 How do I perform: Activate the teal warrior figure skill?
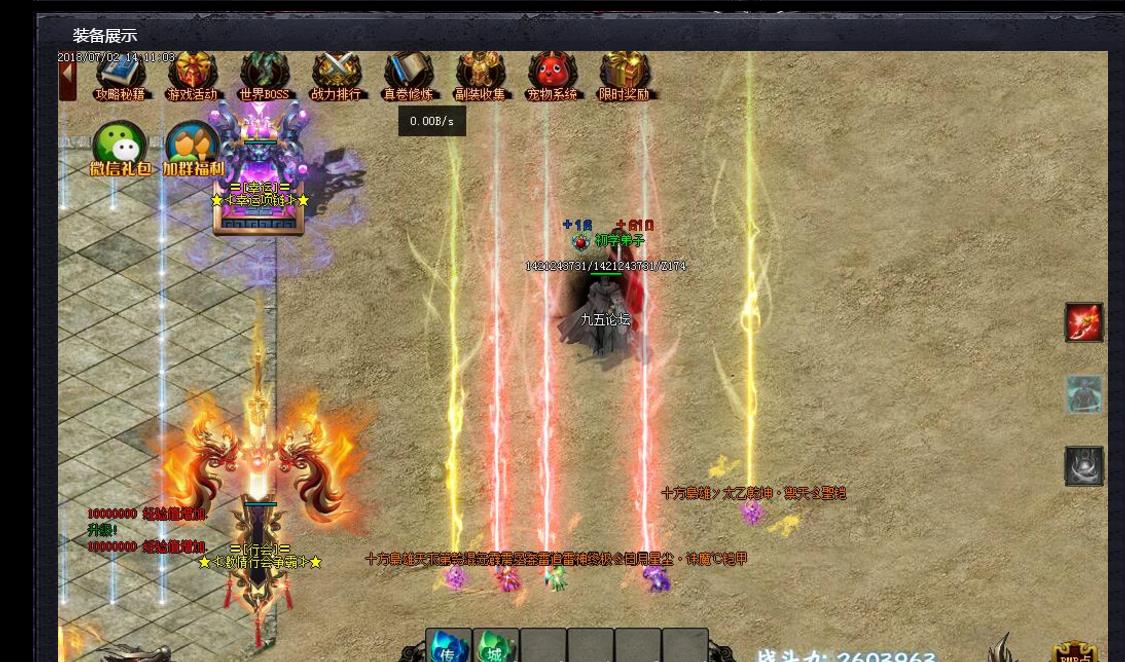[1084, 394]
